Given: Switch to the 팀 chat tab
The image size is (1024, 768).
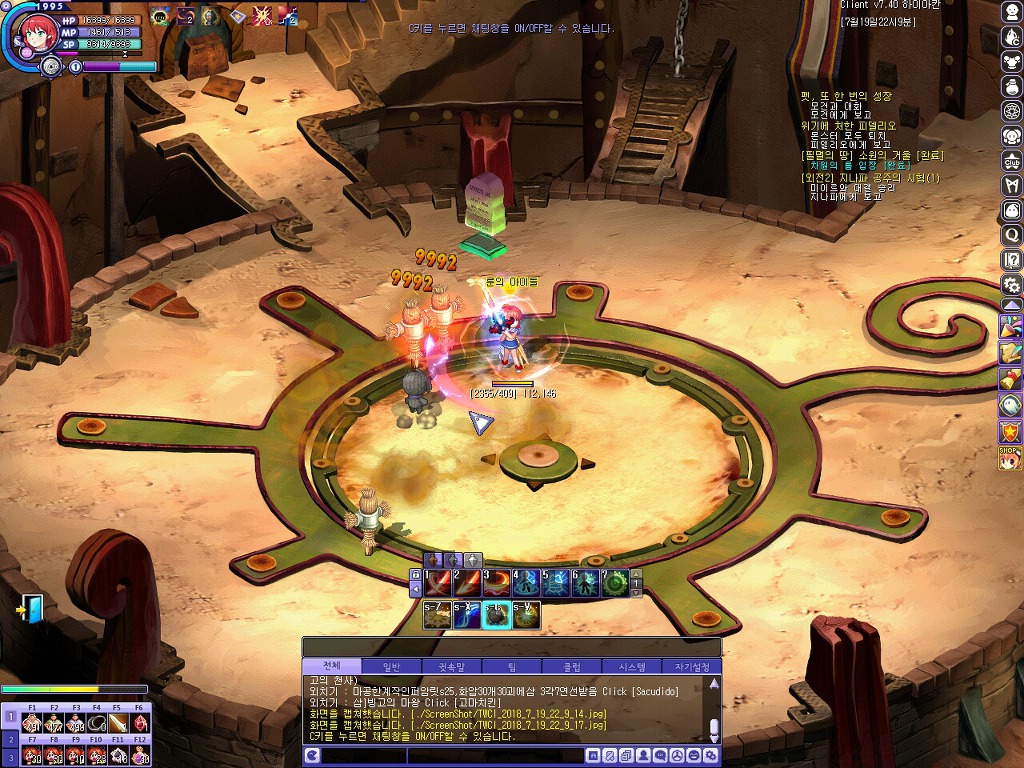Looking at the screenshot, I should tap(512, 667).
